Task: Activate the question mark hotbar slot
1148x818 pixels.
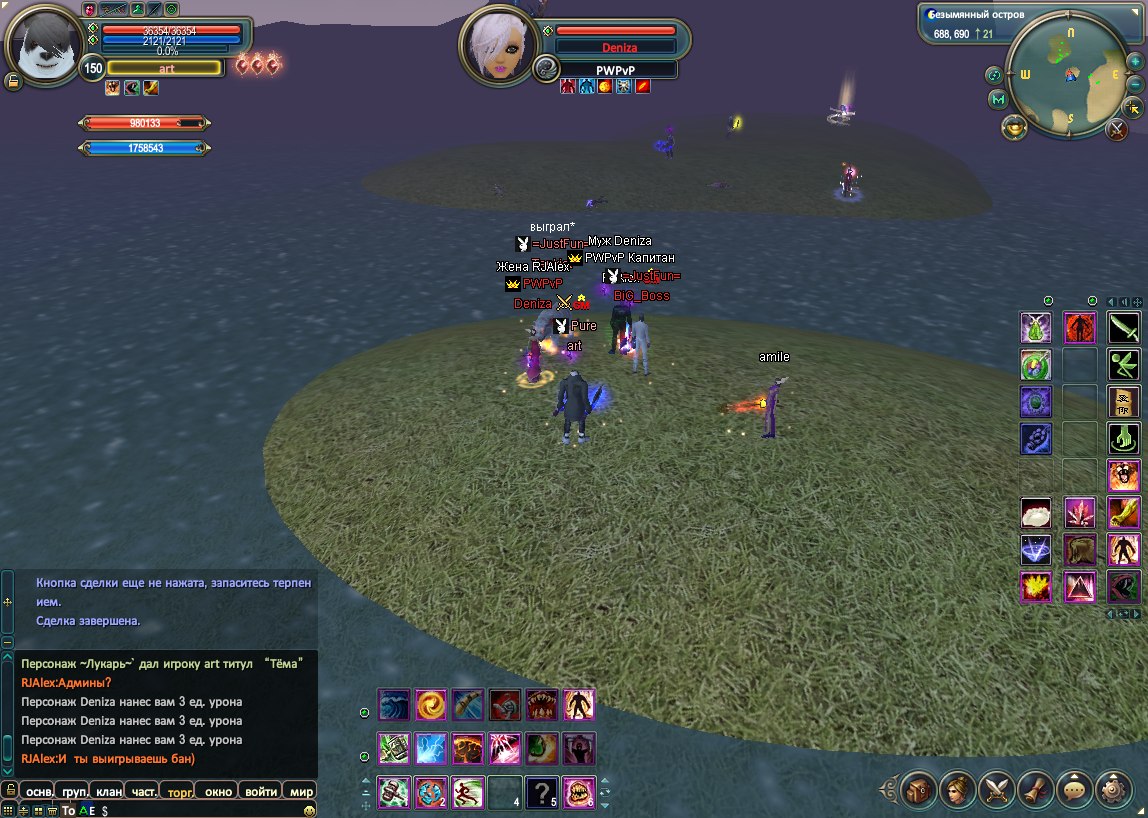Action: click(x=541, y=792)
